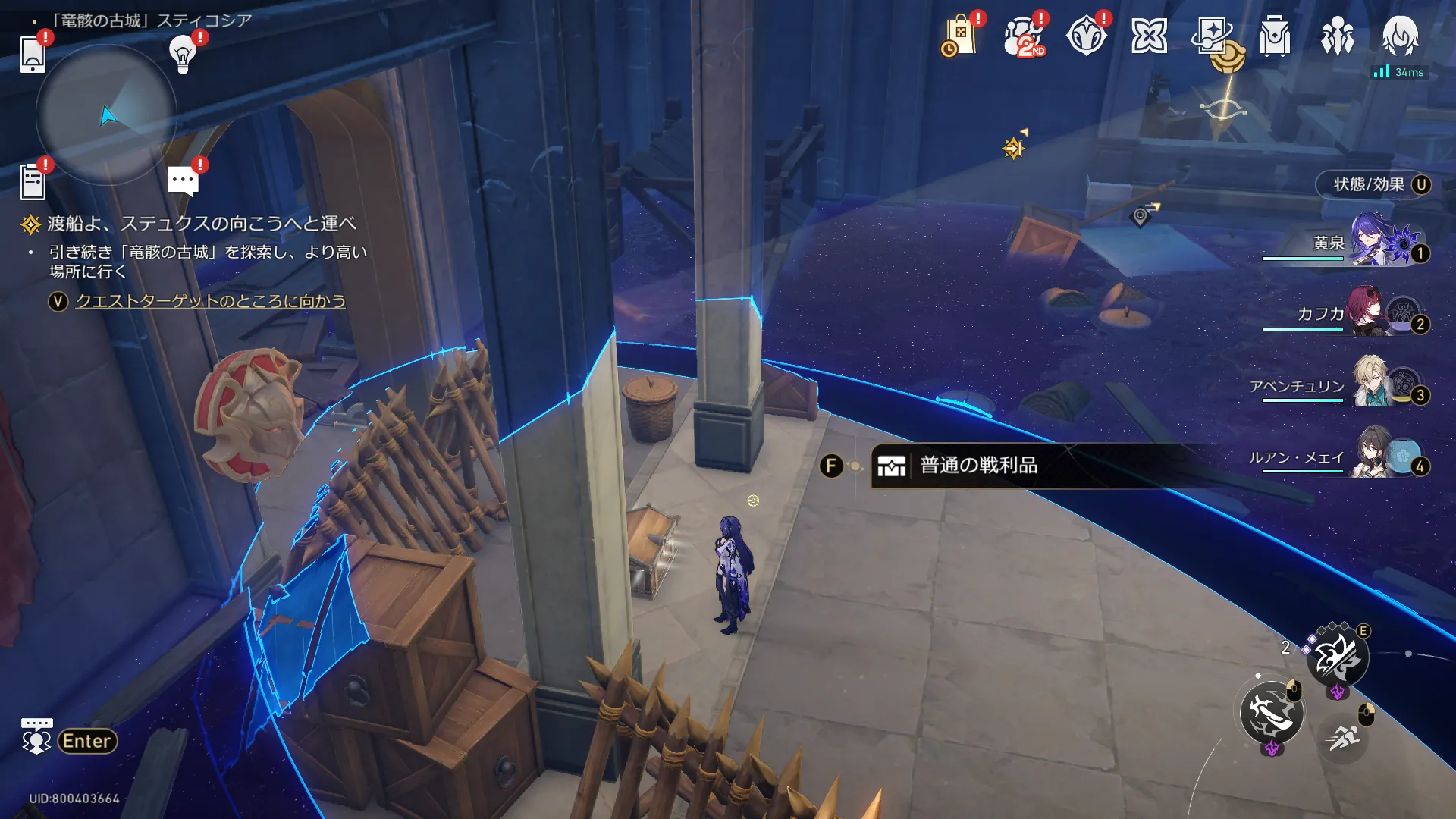Open the four-petal star icon

tap(1149, 36)
